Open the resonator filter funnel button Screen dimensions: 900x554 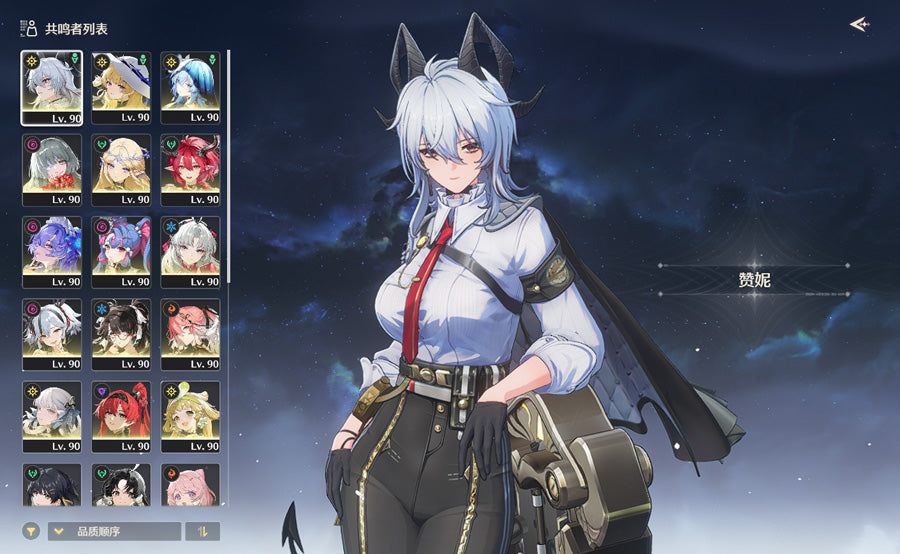[x=31, y=531]
